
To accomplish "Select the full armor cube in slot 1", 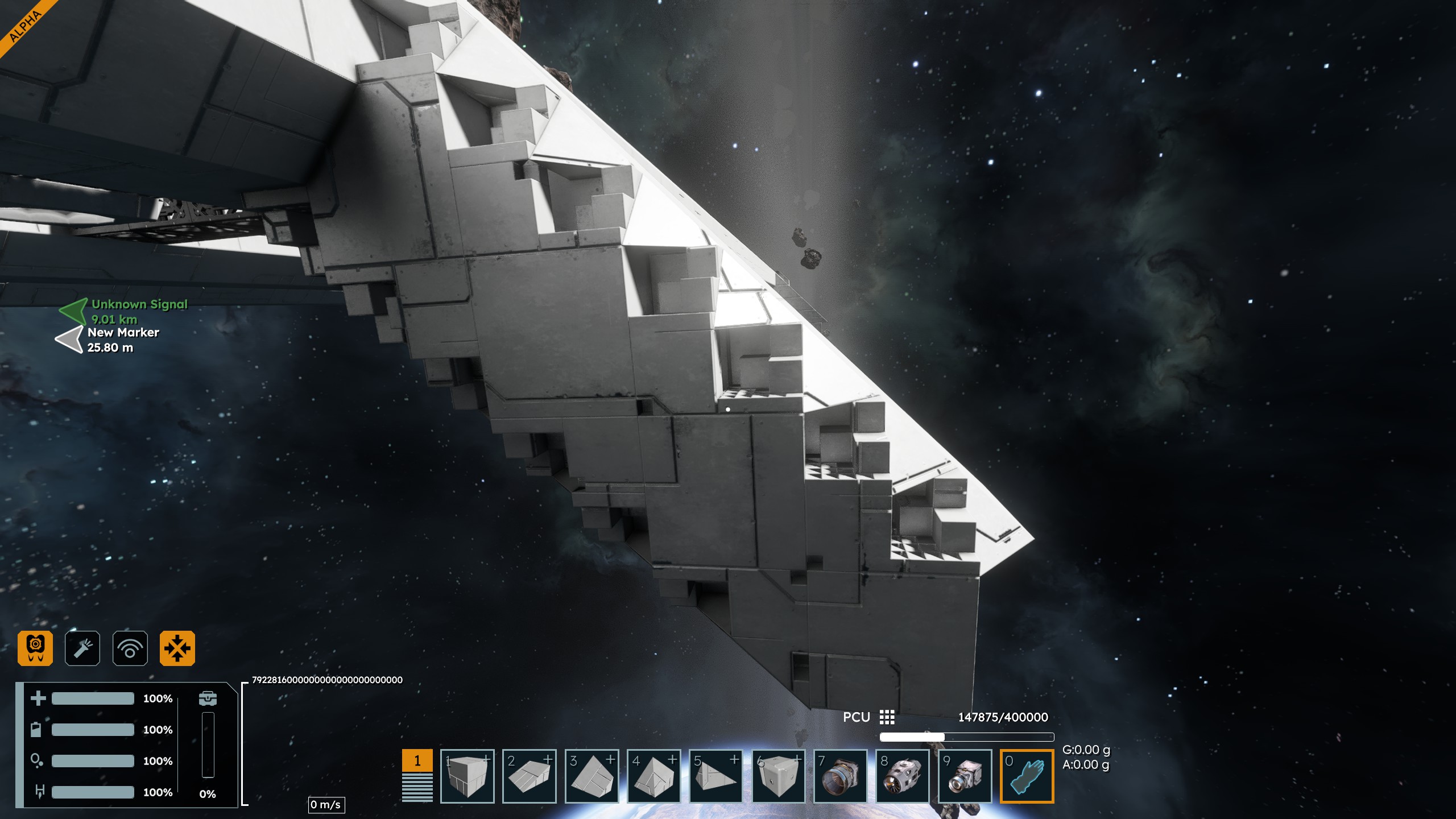I will (x=468, y=776).
